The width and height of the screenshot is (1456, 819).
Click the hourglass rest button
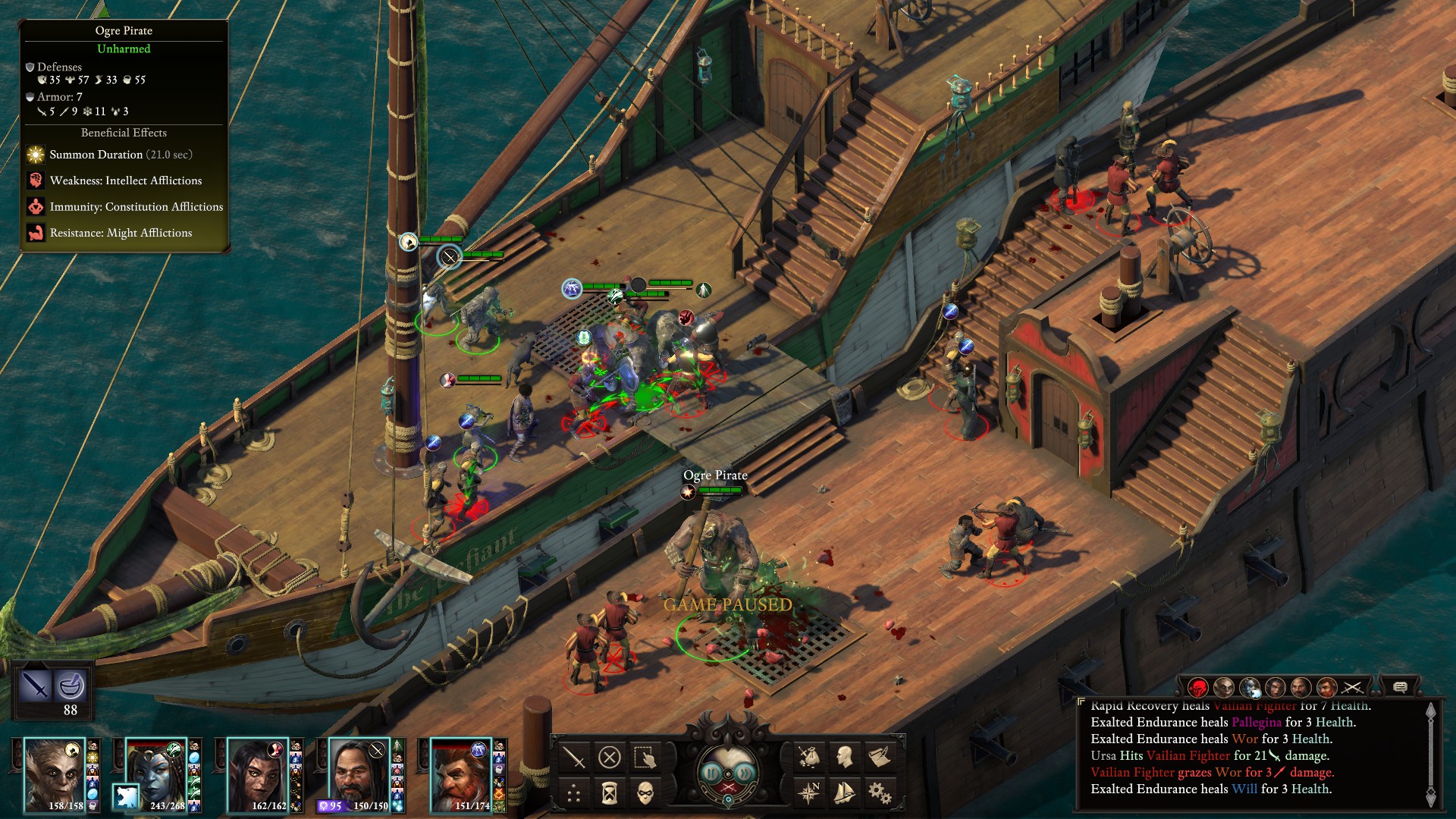pos(610,793)
